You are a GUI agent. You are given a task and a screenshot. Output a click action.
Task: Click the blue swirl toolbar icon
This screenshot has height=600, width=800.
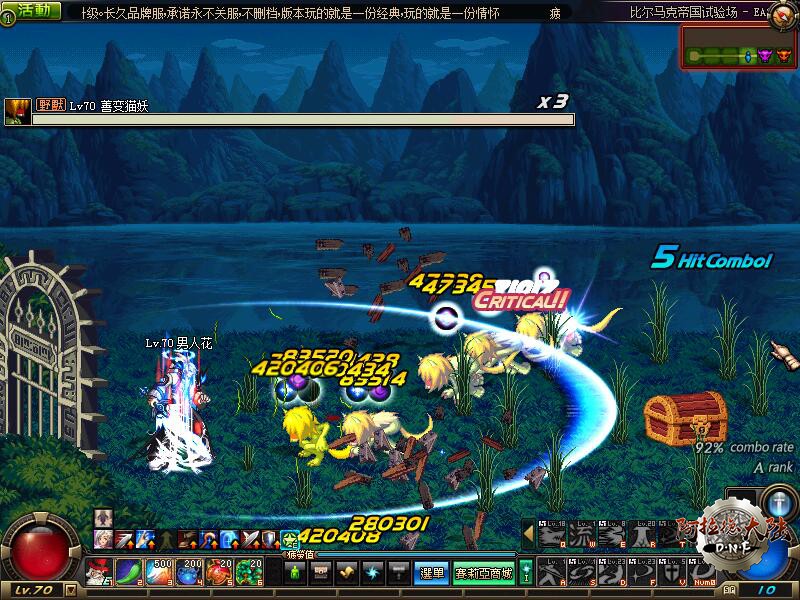click(372, 573)
